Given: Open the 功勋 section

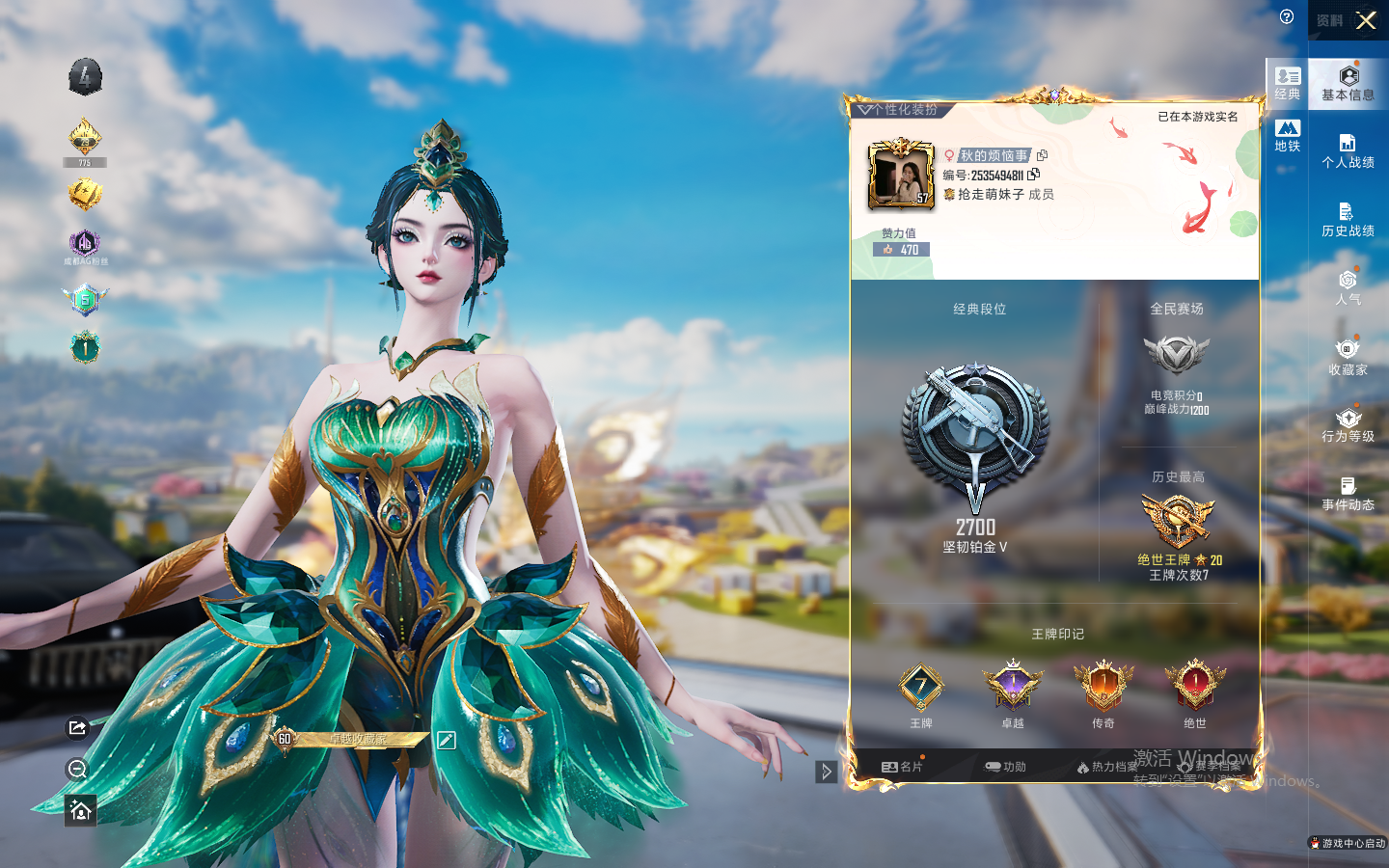Looking at the screenshot, I should coord(1005,767).
